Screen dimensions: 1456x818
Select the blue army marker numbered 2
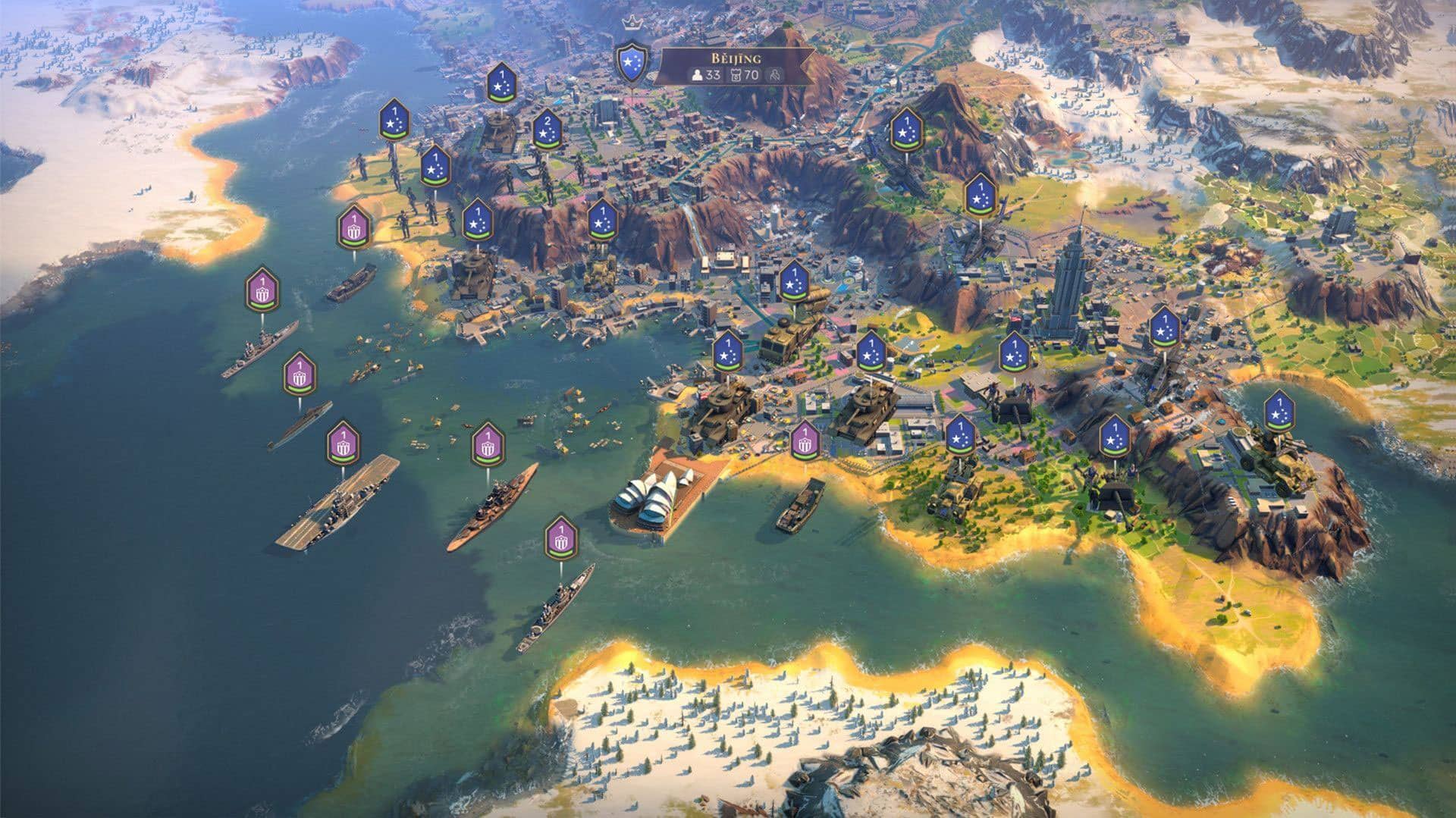pos(546,131)
